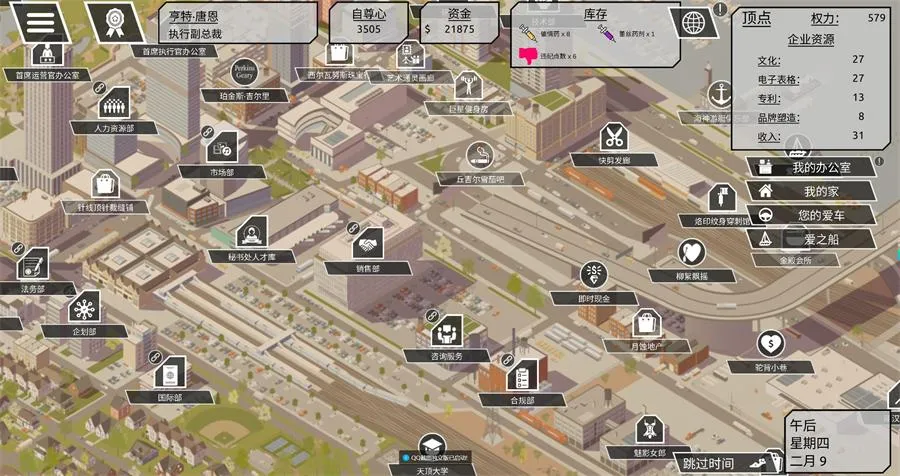Visit the 巨星健身房 gym location
Image resolution: width=900 pixels, height=476 pixels.
pyautogui.click(x=469, y=84)
